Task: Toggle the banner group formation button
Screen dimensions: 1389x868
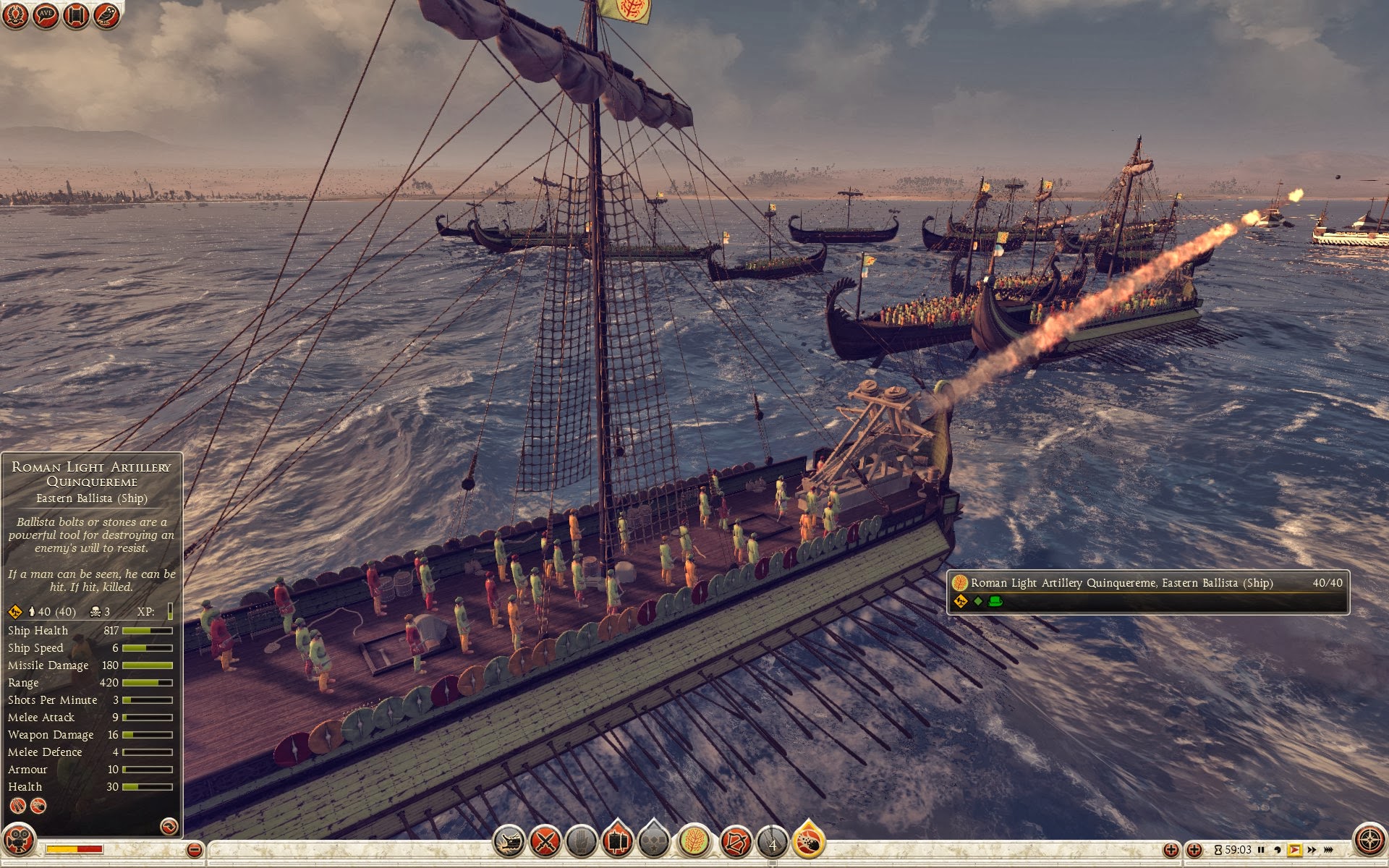Action: 617,841
